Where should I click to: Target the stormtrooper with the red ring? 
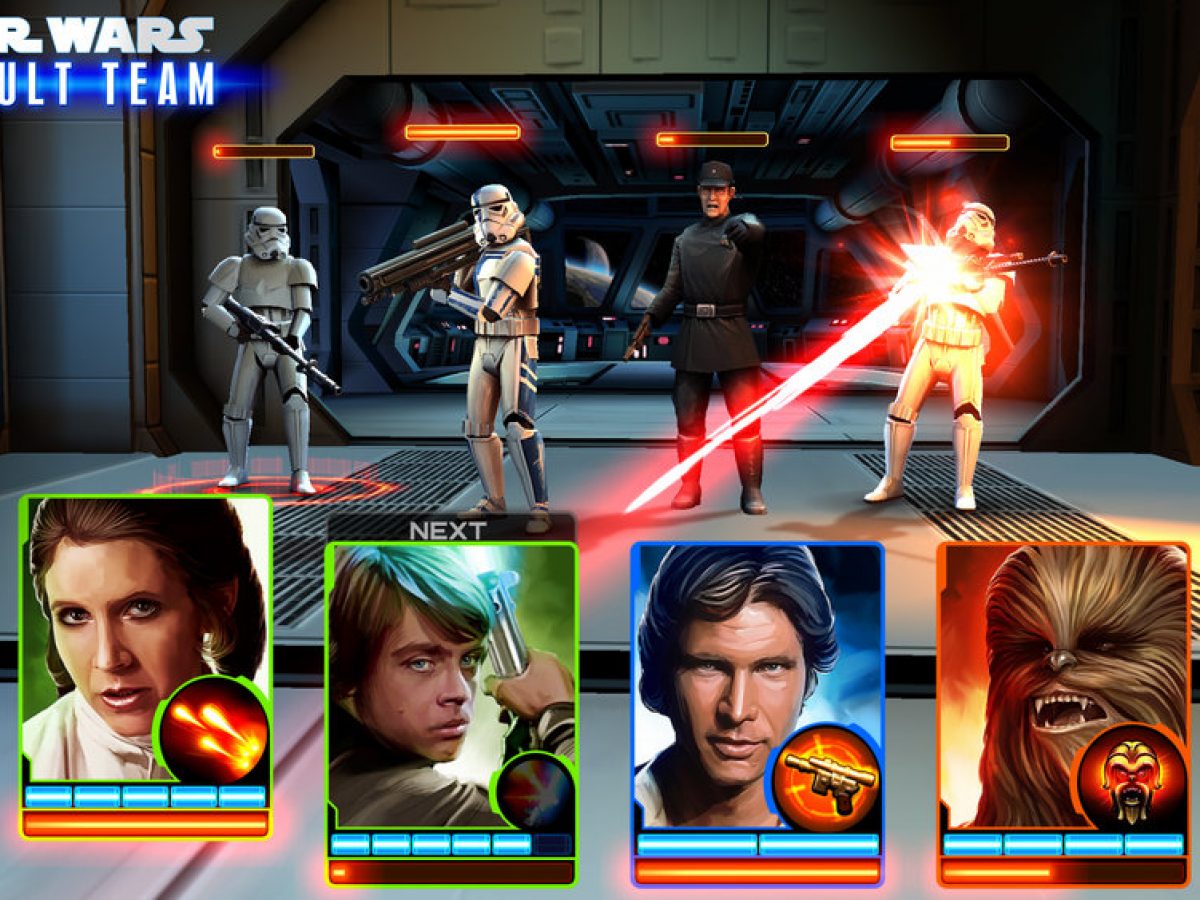click(x=261, y=350)
